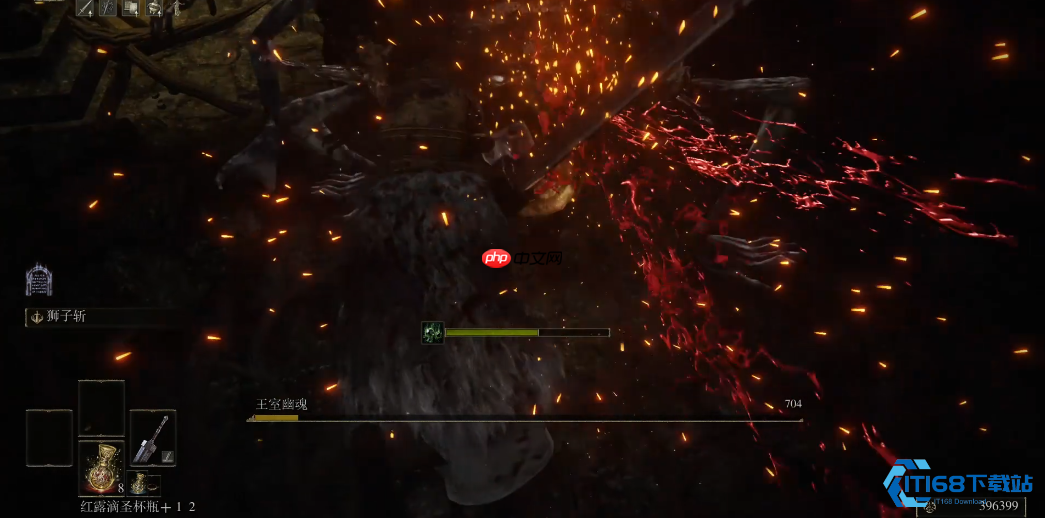Select the 红露滴圣杯瓶 flask slot
The width and height of the screenshot is (1045, 518).
coord(101,468)
